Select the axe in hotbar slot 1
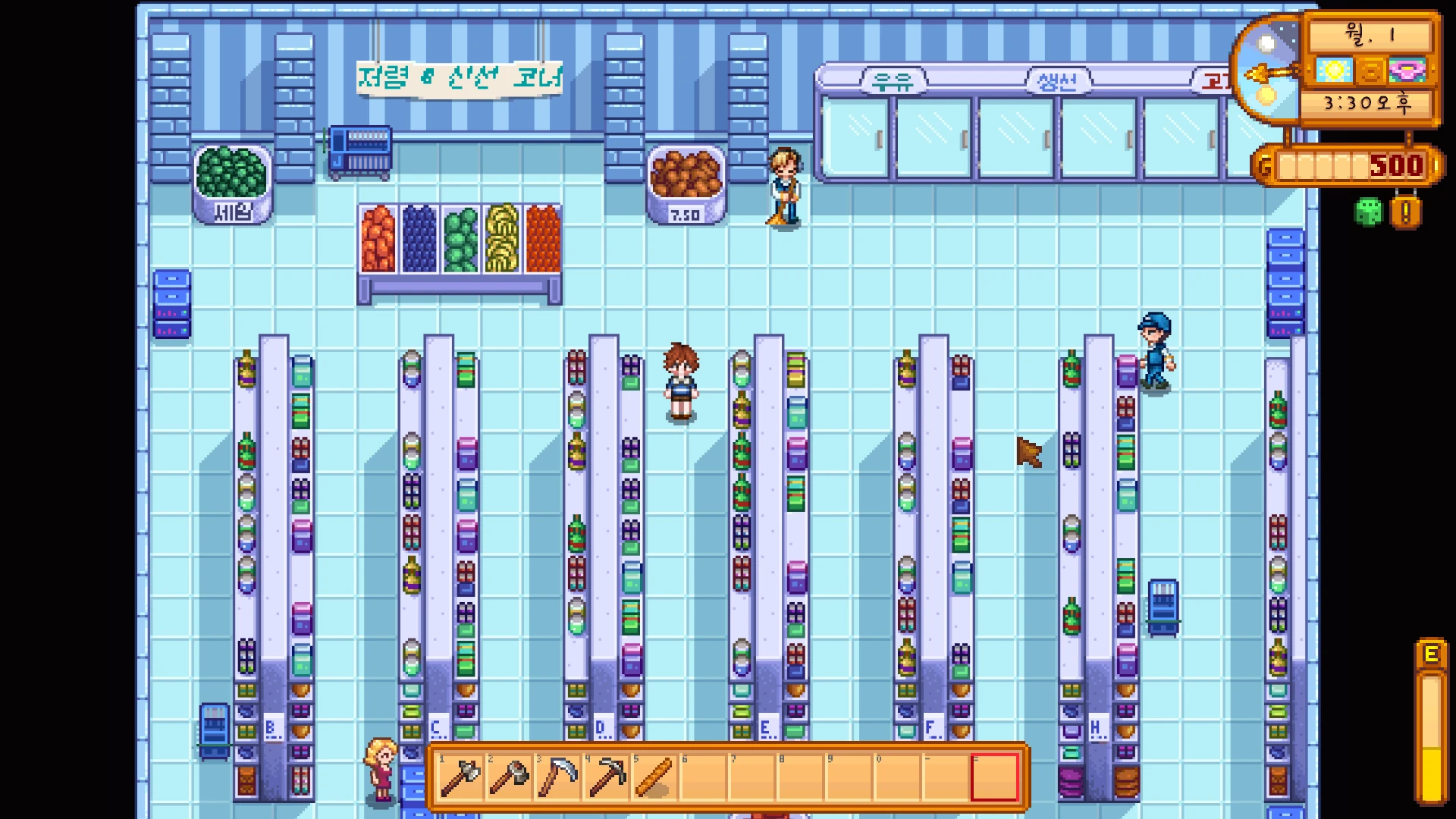Viewport: 1456px width, 819px height. pyautogui.click(x=460, y=777)
